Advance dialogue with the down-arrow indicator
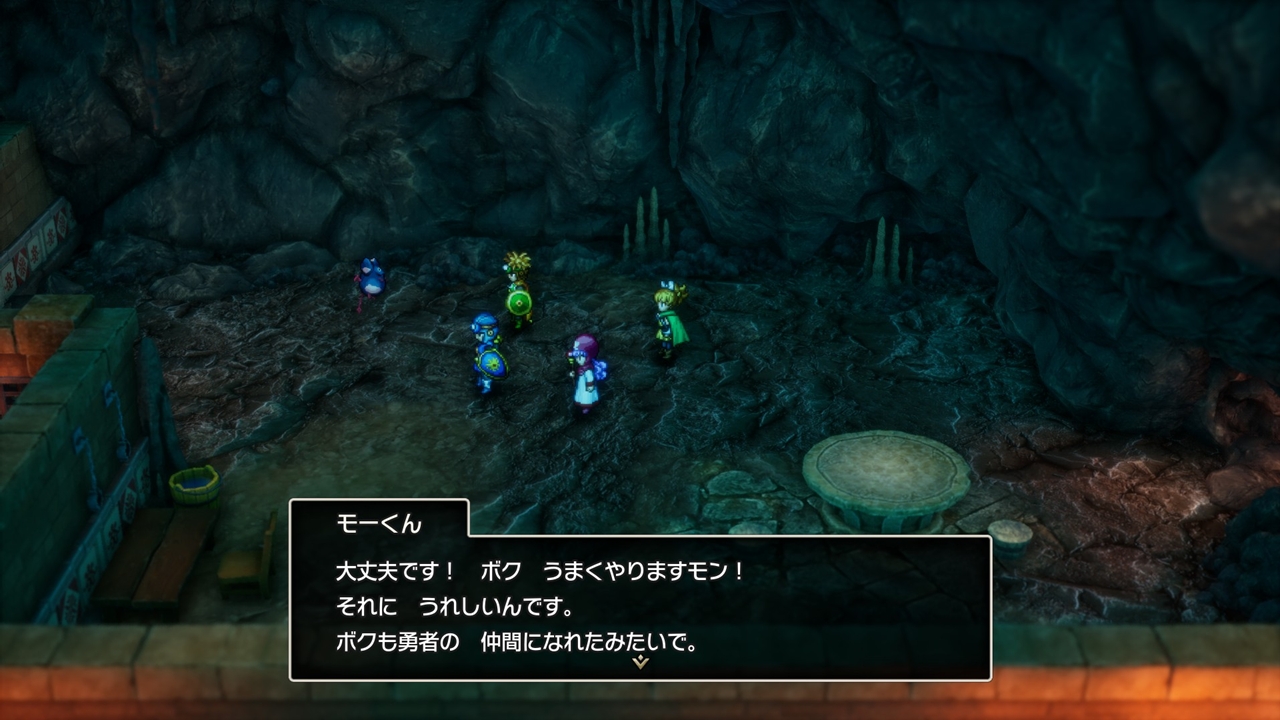1280x720 pixels. 640,662
